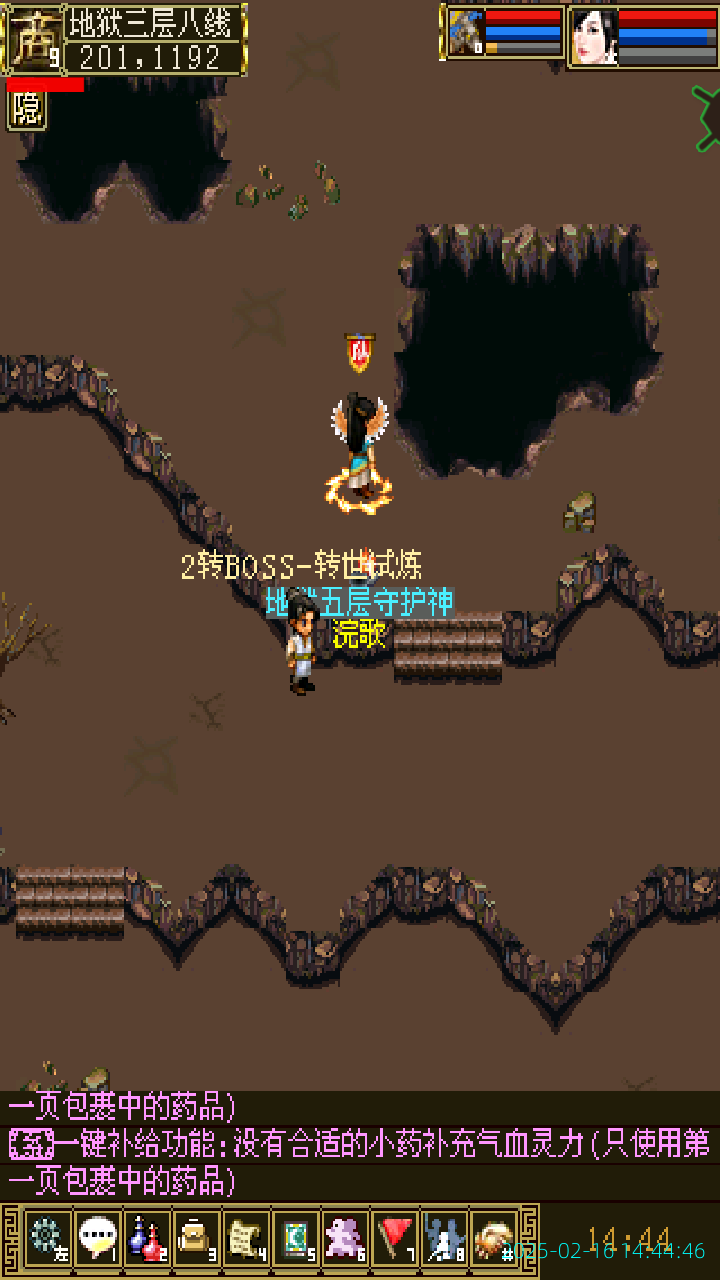Use the red and blue potions
The width and height of the screenshot is (720, 1280).
click(147, 1238)
